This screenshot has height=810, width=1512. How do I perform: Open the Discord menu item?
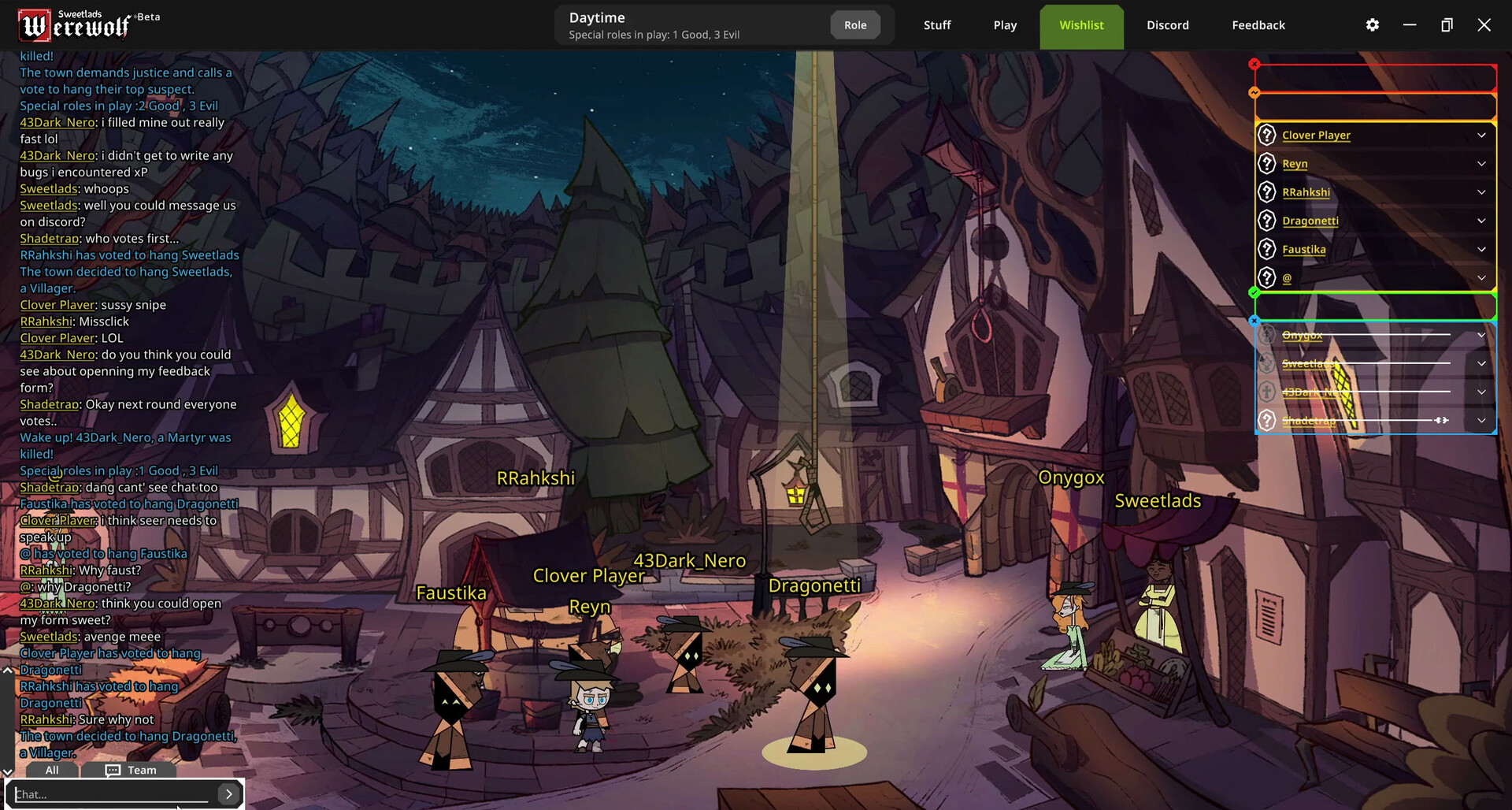(x=1168, y=24)
